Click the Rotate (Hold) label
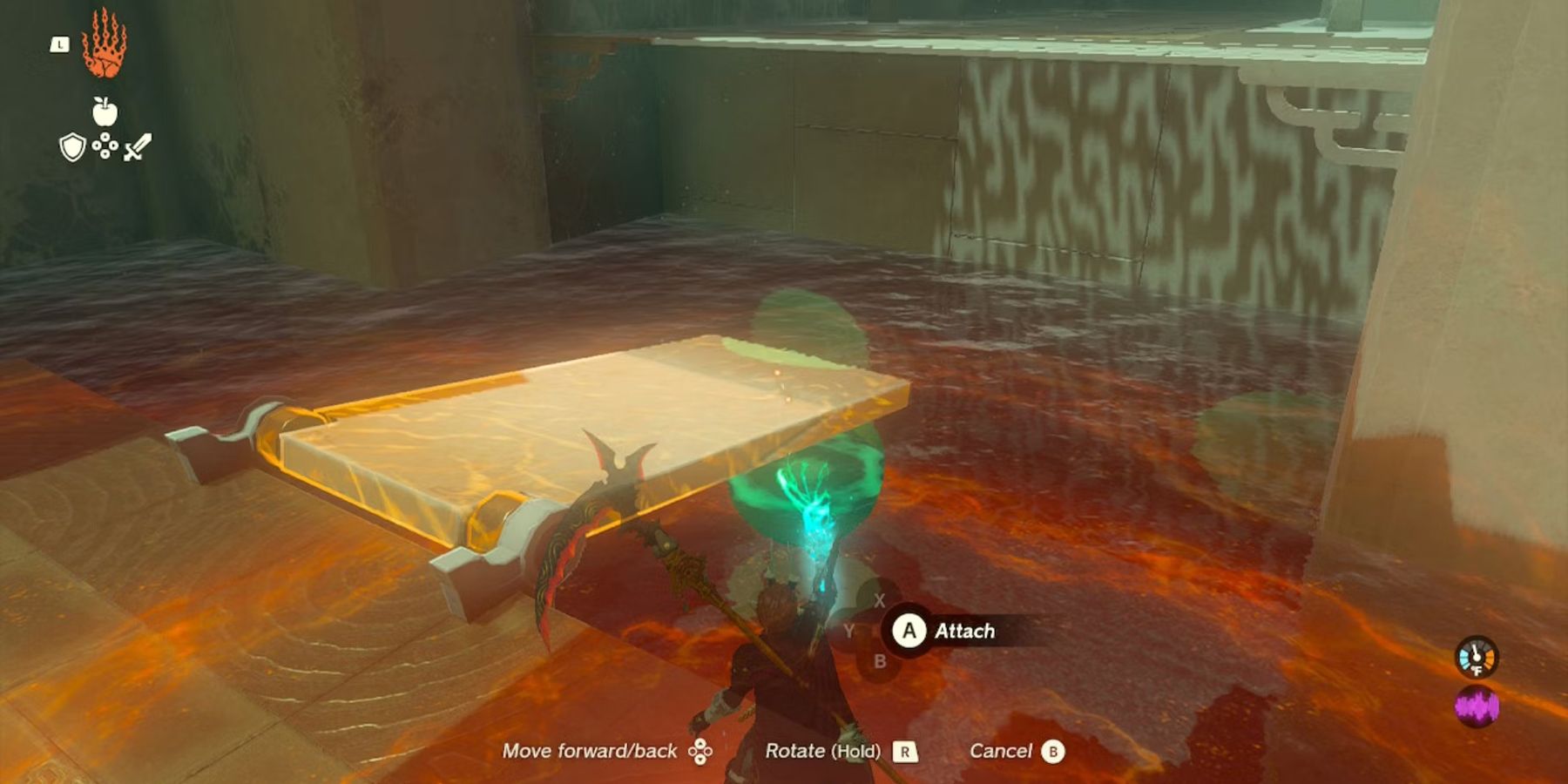The width and height of the screenshot is (1568, 784). [821, 749]
